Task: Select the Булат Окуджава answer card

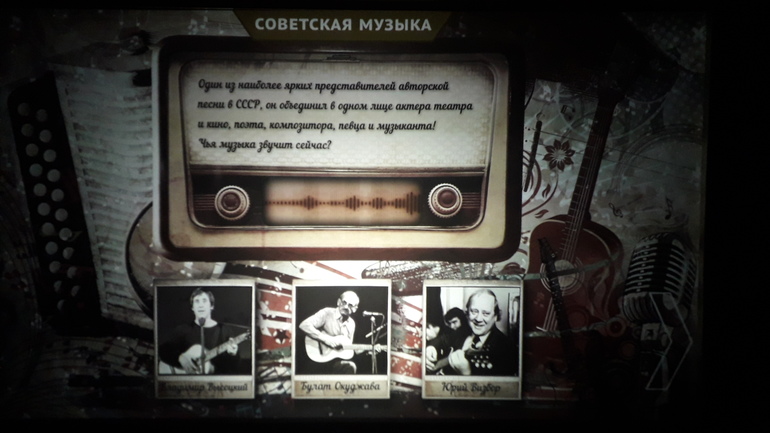Action: point(341,340)
